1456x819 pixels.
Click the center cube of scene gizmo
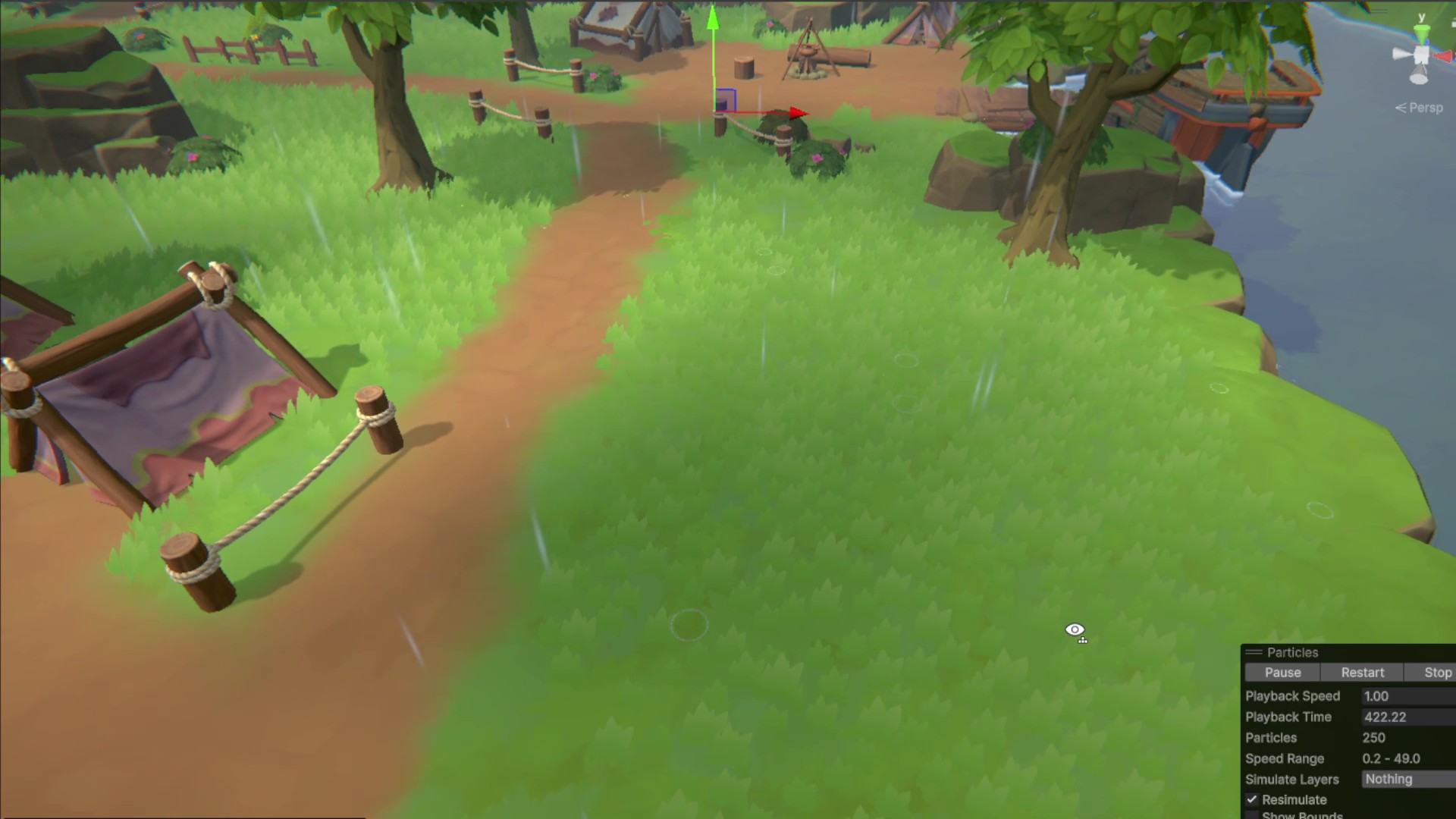pyautogui.click(x=1420, y=55)
